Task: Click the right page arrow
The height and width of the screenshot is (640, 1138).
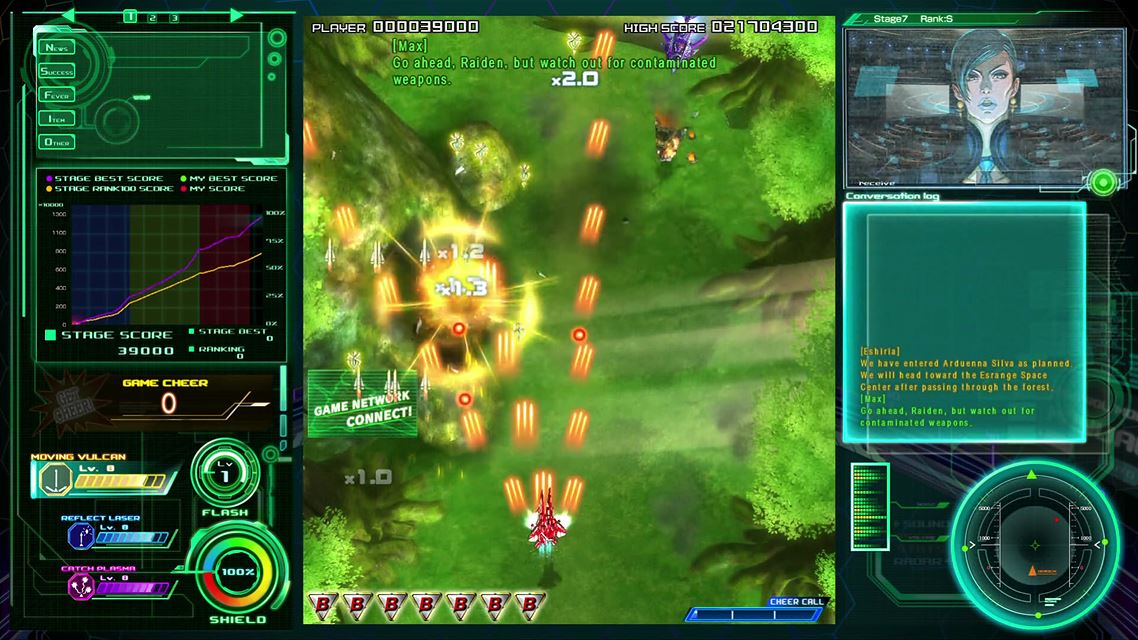Action: (236, 16)
